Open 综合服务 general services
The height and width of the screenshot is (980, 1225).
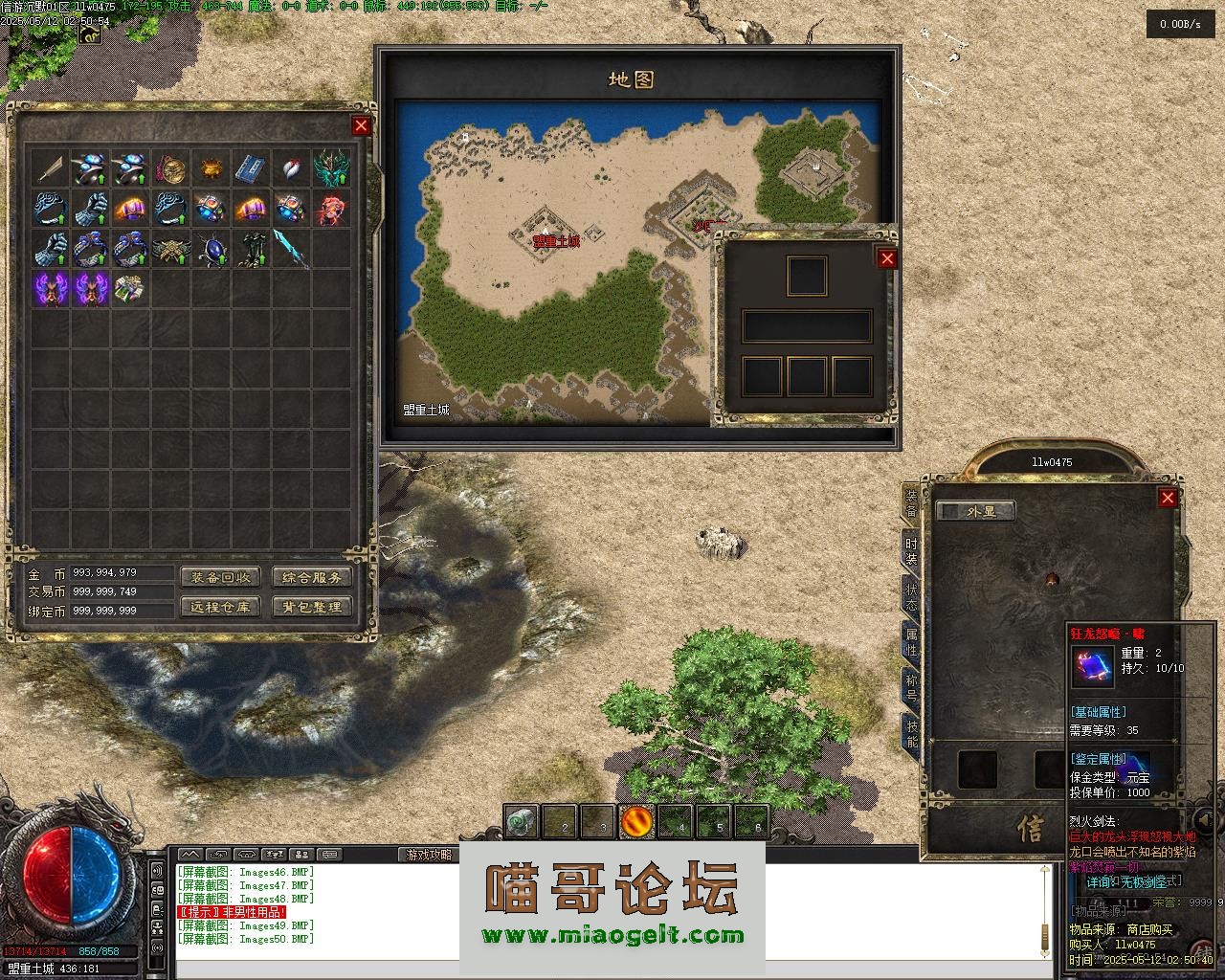pyautogui.click(x=312, y=577)
